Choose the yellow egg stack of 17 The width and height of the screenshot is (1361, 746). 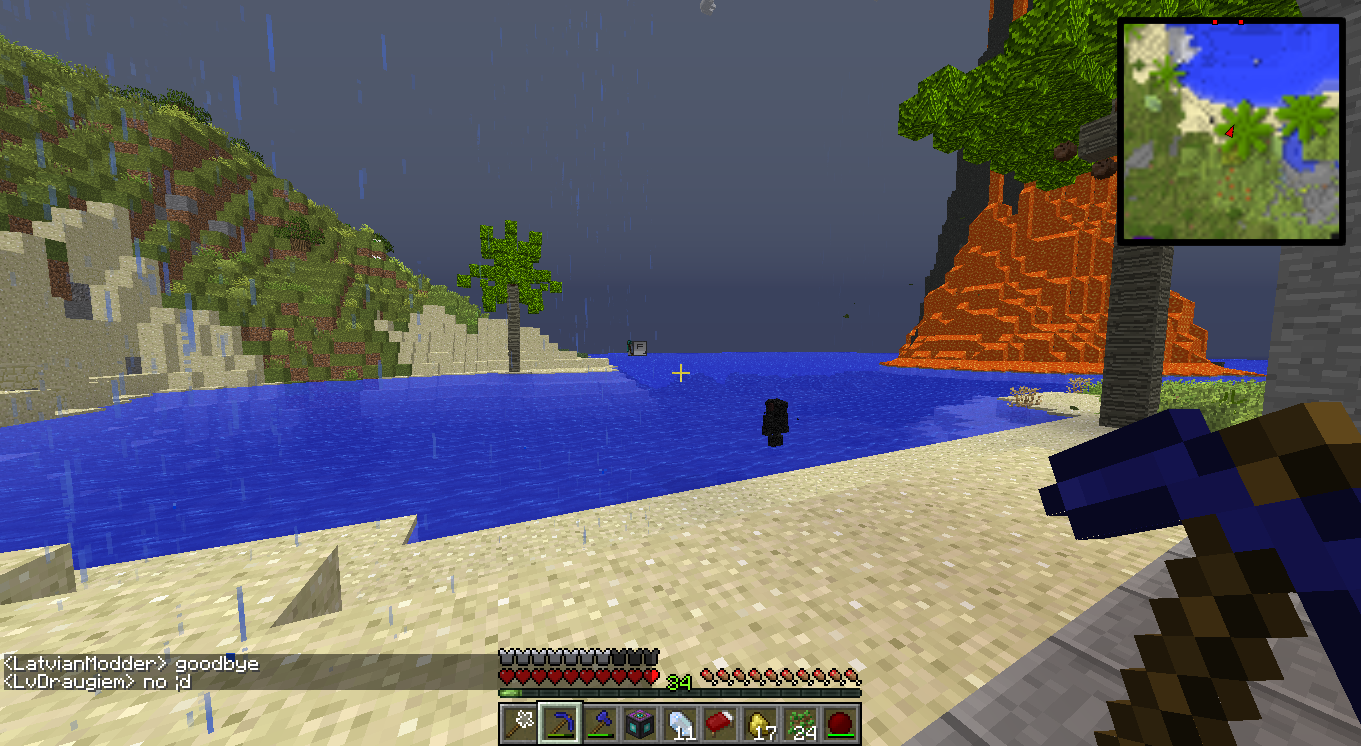tap(760, 723)
